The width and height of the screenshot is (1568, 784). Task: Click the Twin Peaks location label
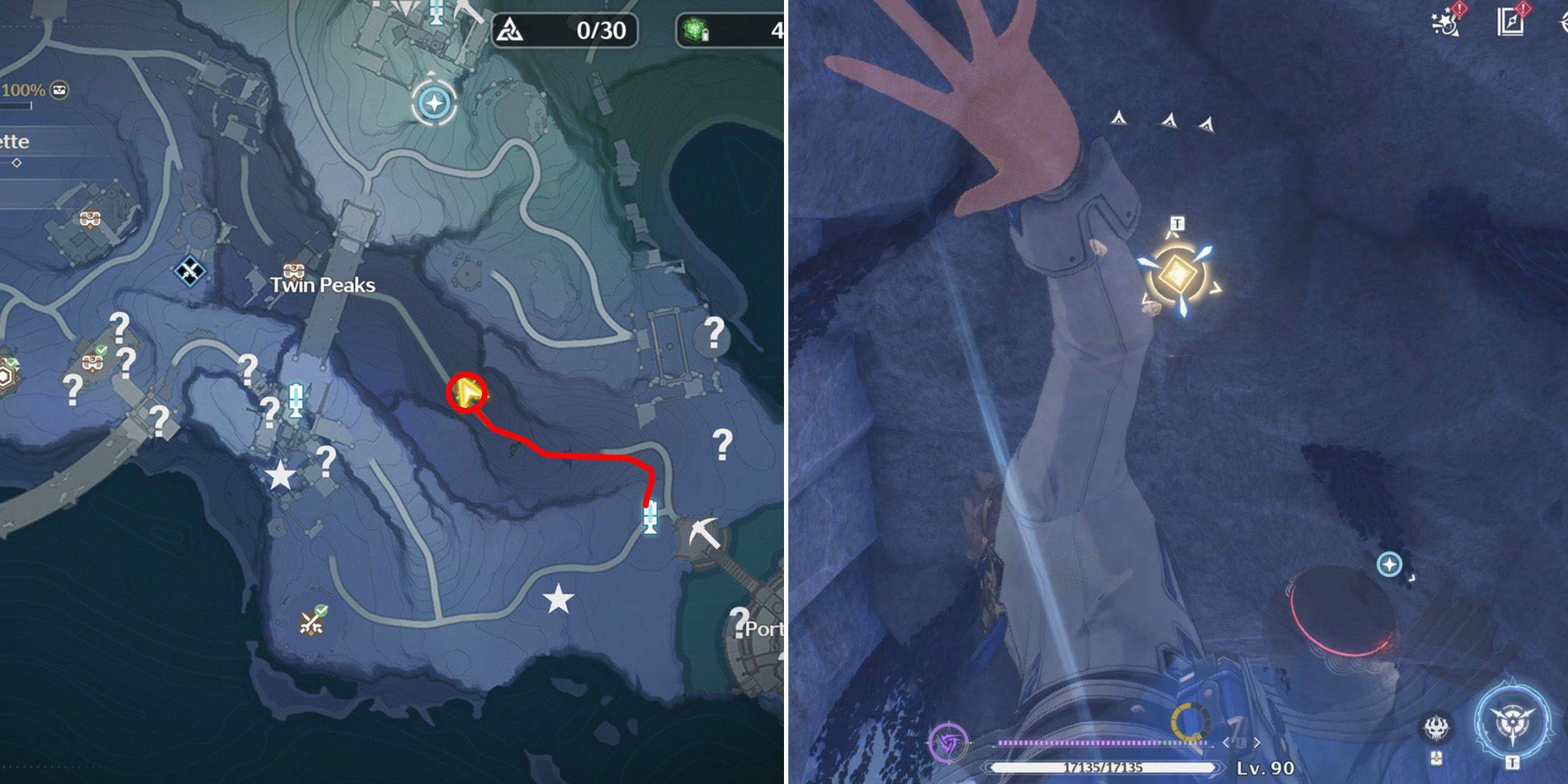pos(322,285)
